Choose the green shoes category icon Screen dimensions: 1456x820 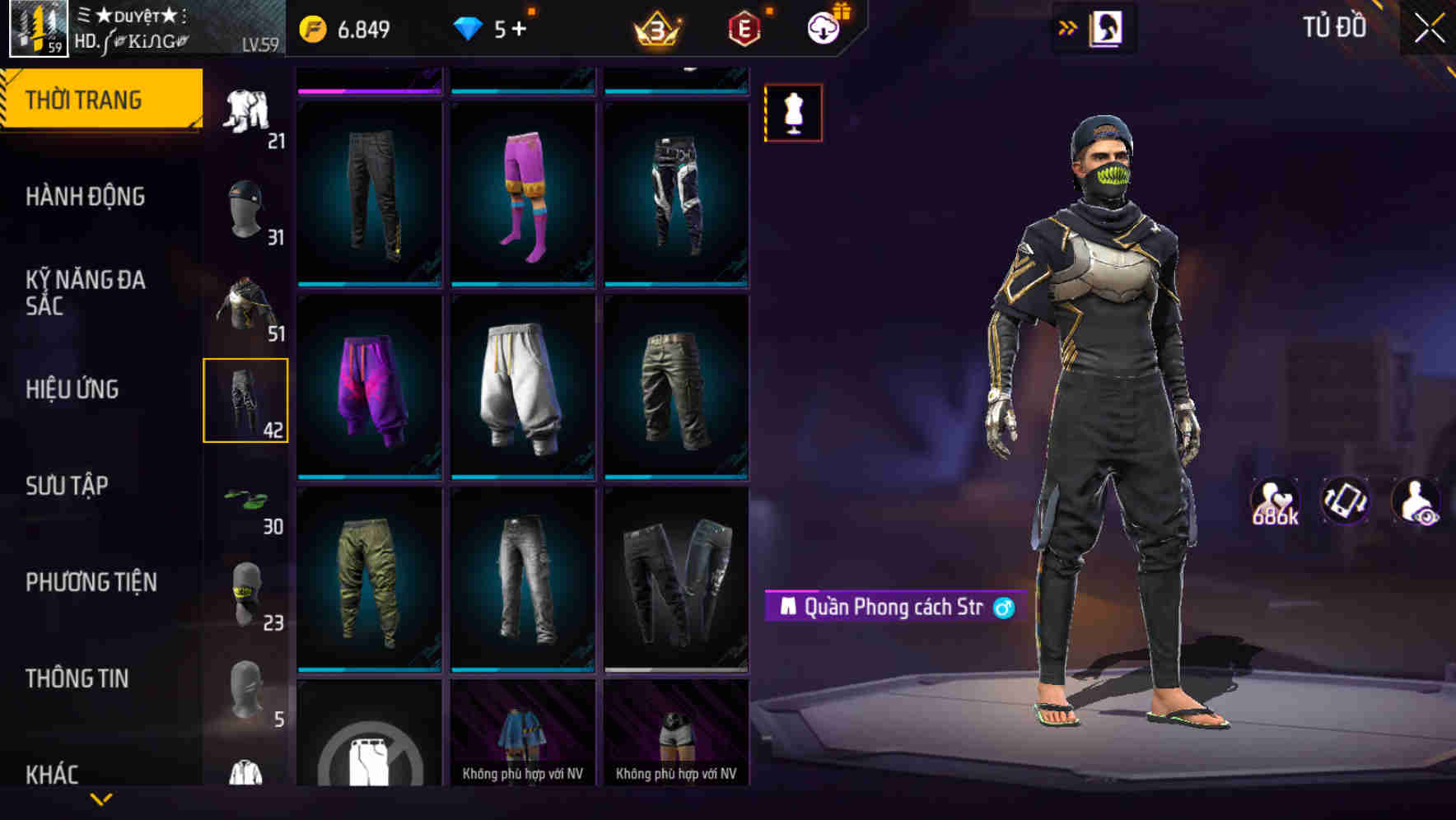(x=246, y=500)
